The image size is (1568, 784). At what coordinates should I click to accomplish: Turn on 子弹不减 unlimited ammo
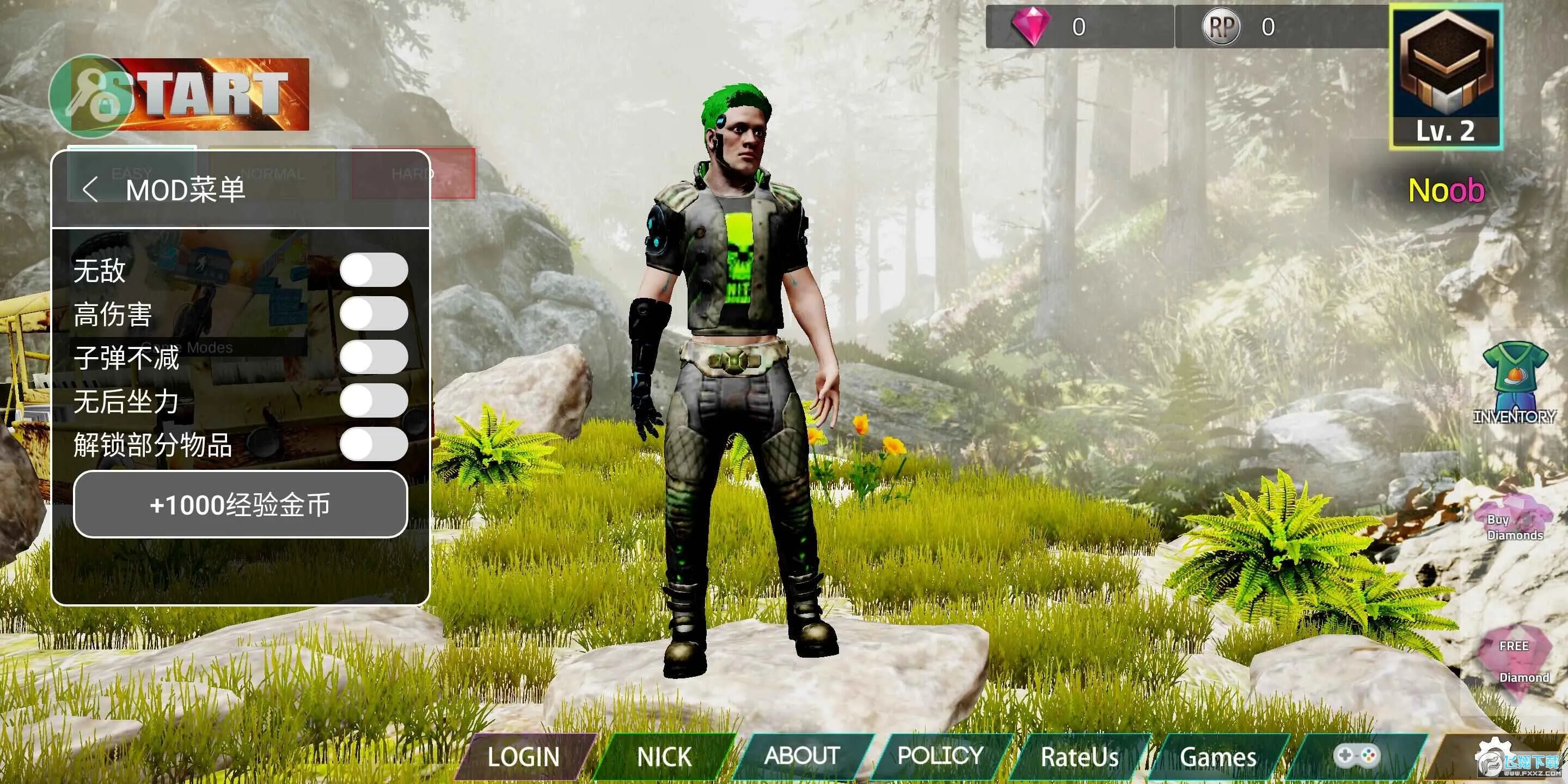point(373,357)
